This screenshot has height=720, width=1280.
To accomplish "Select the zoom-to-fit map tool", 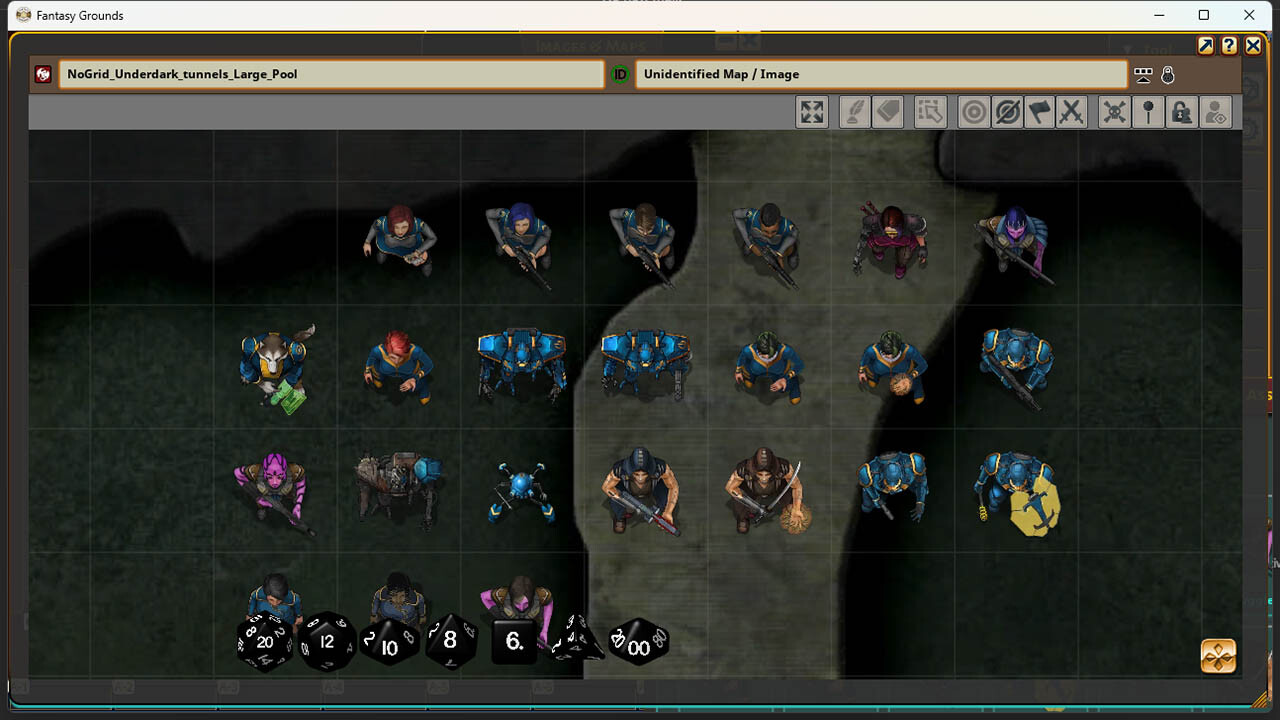I will (811, 112).
